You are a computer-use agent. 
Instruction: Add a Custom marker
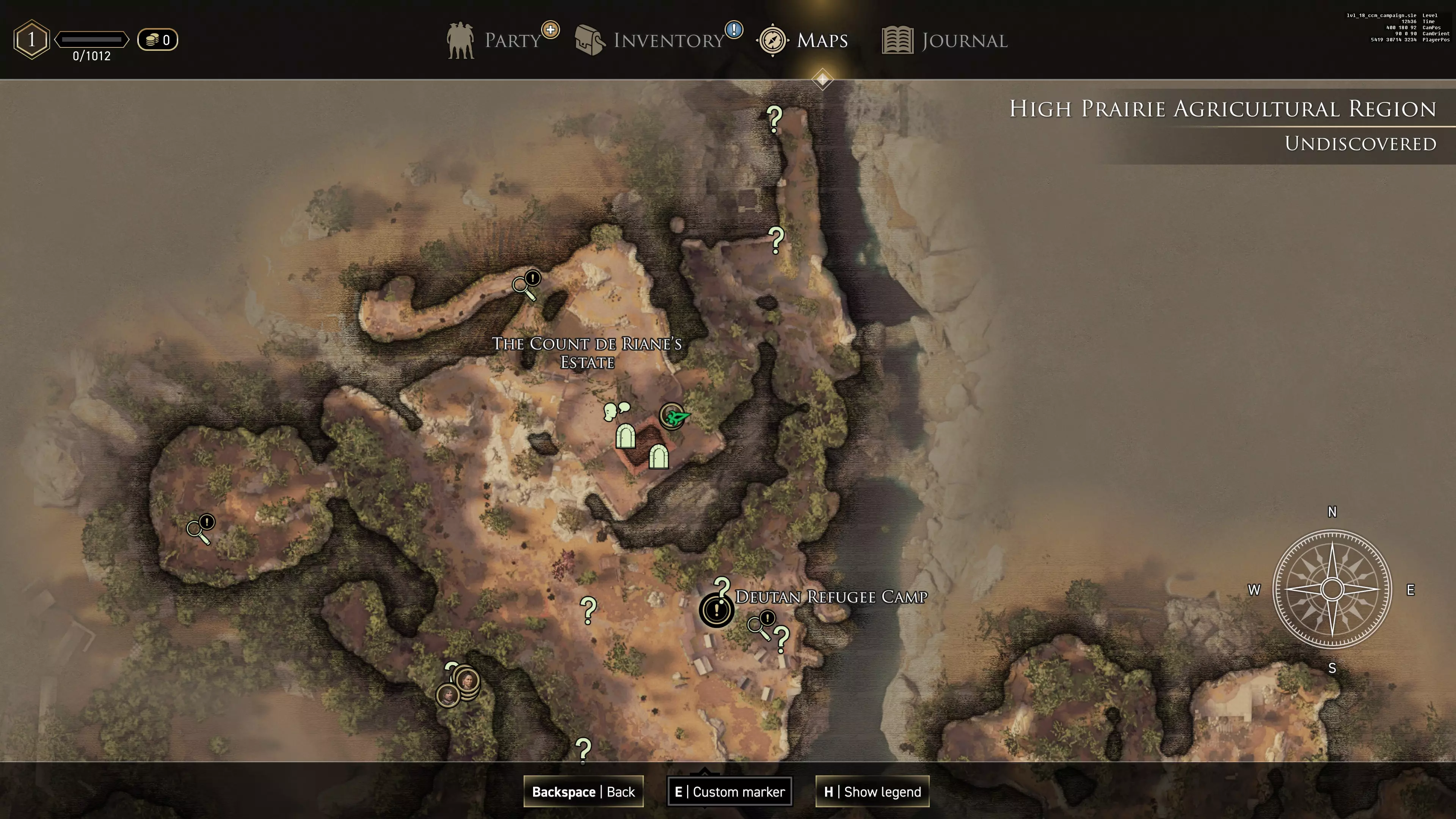[730, 791]
